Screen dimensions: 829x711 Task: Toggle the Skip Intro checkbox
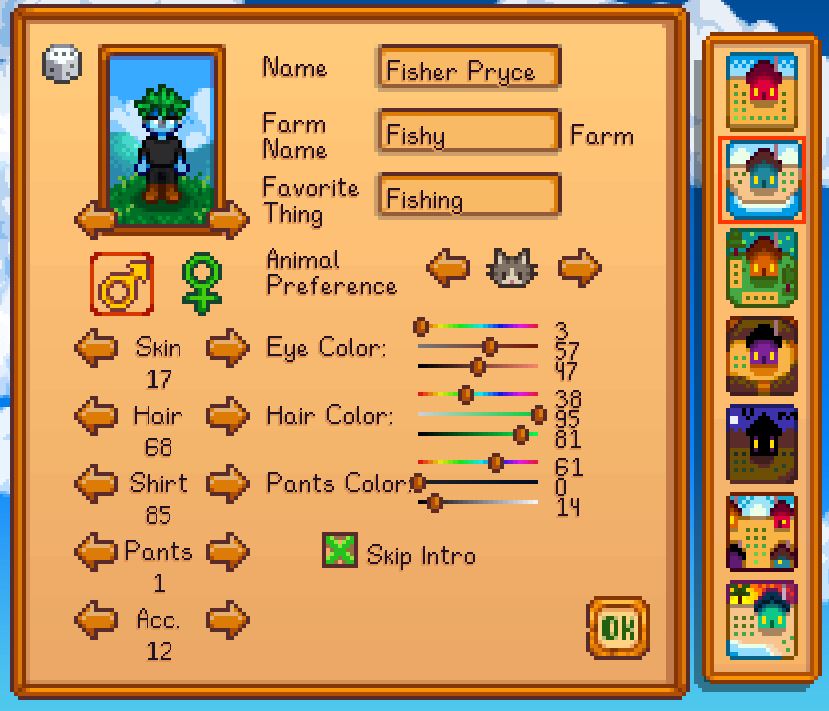pyautogui.click(x=340, y=551)
